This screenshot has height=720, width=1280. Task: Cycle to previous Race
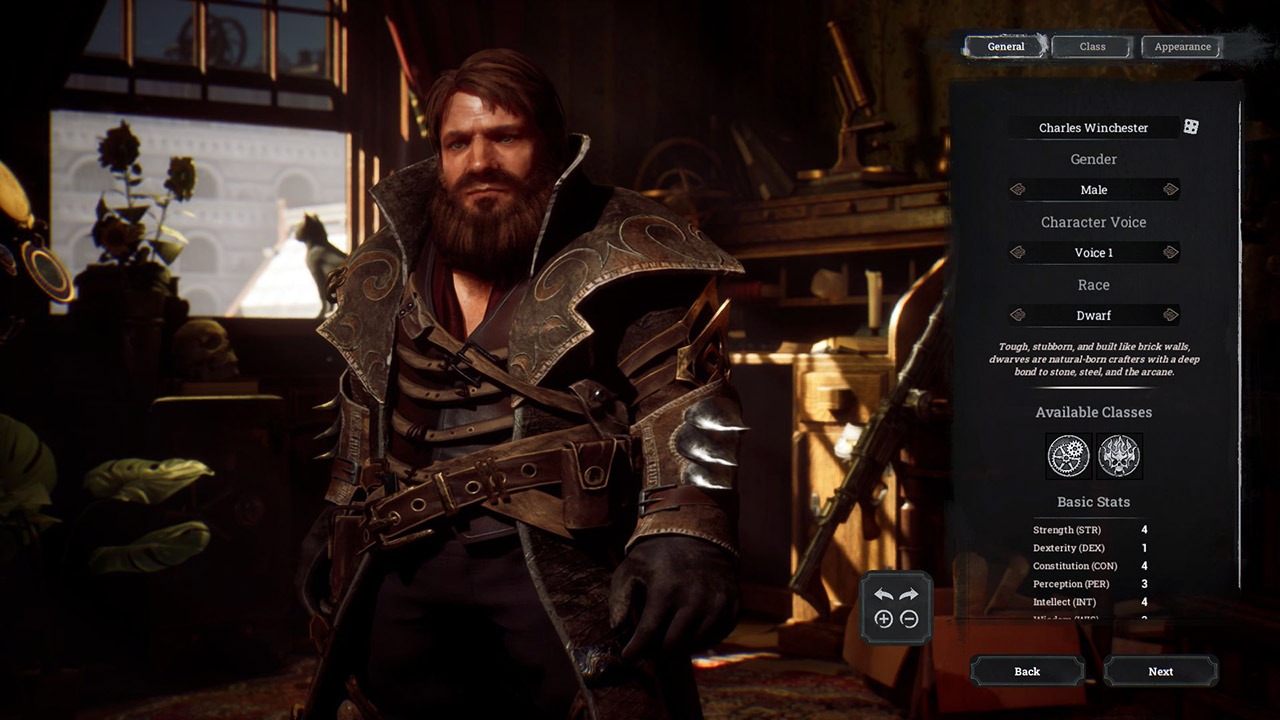[x=1018, y=316]
